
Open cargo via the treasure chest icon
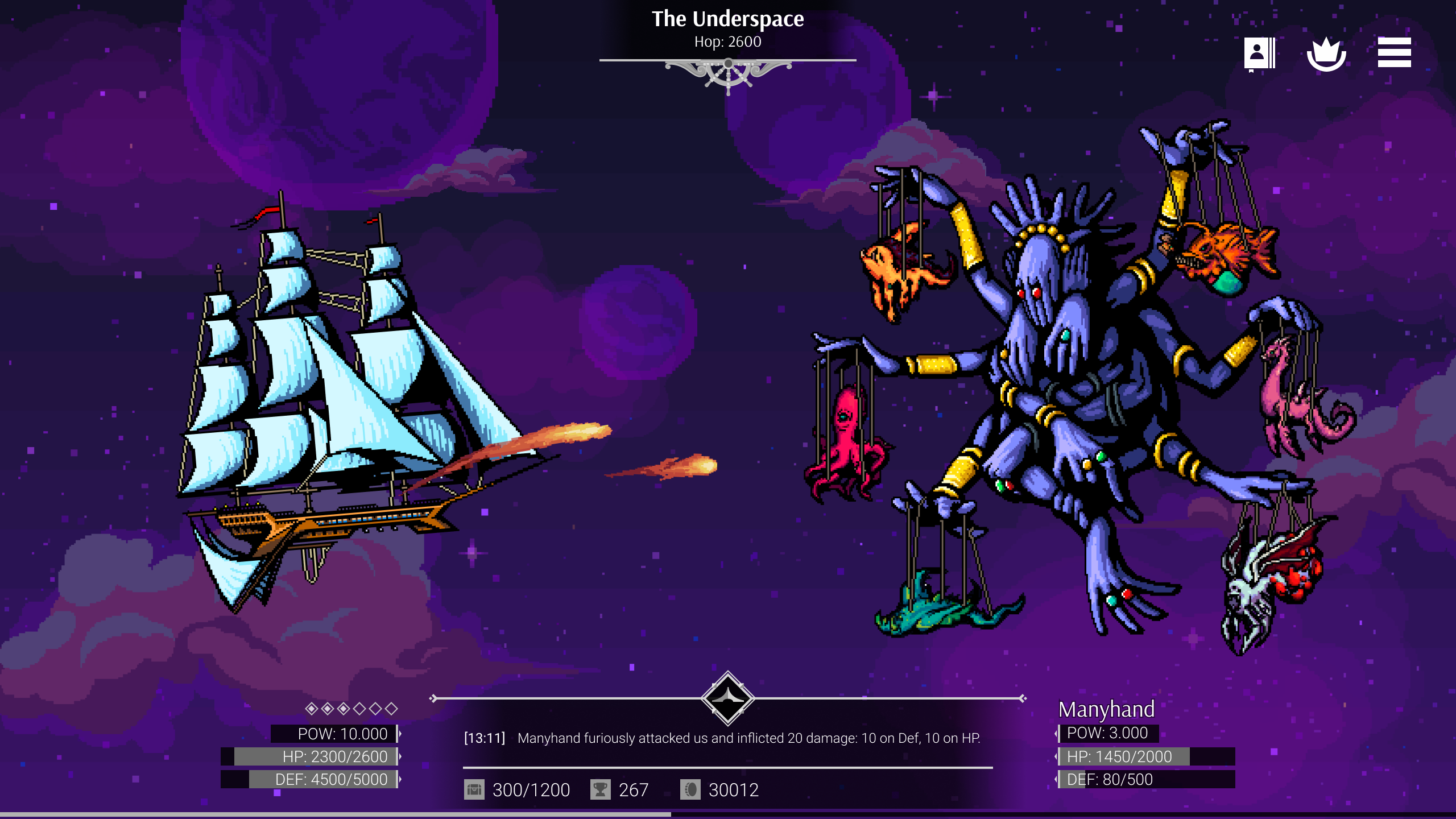474,789
